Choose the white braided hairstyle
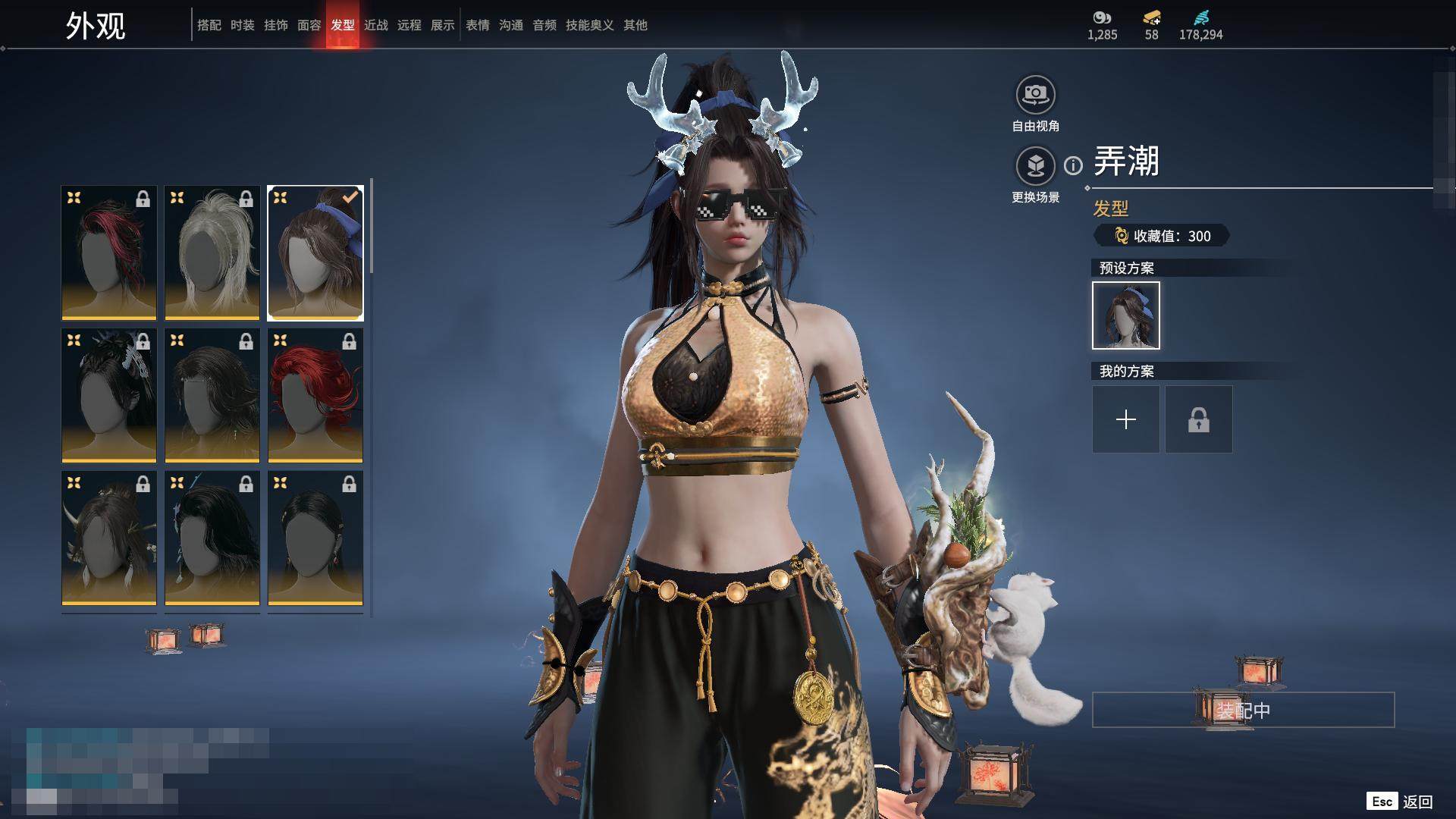This screenshot has width=1456, height=819. pos(212,253)
